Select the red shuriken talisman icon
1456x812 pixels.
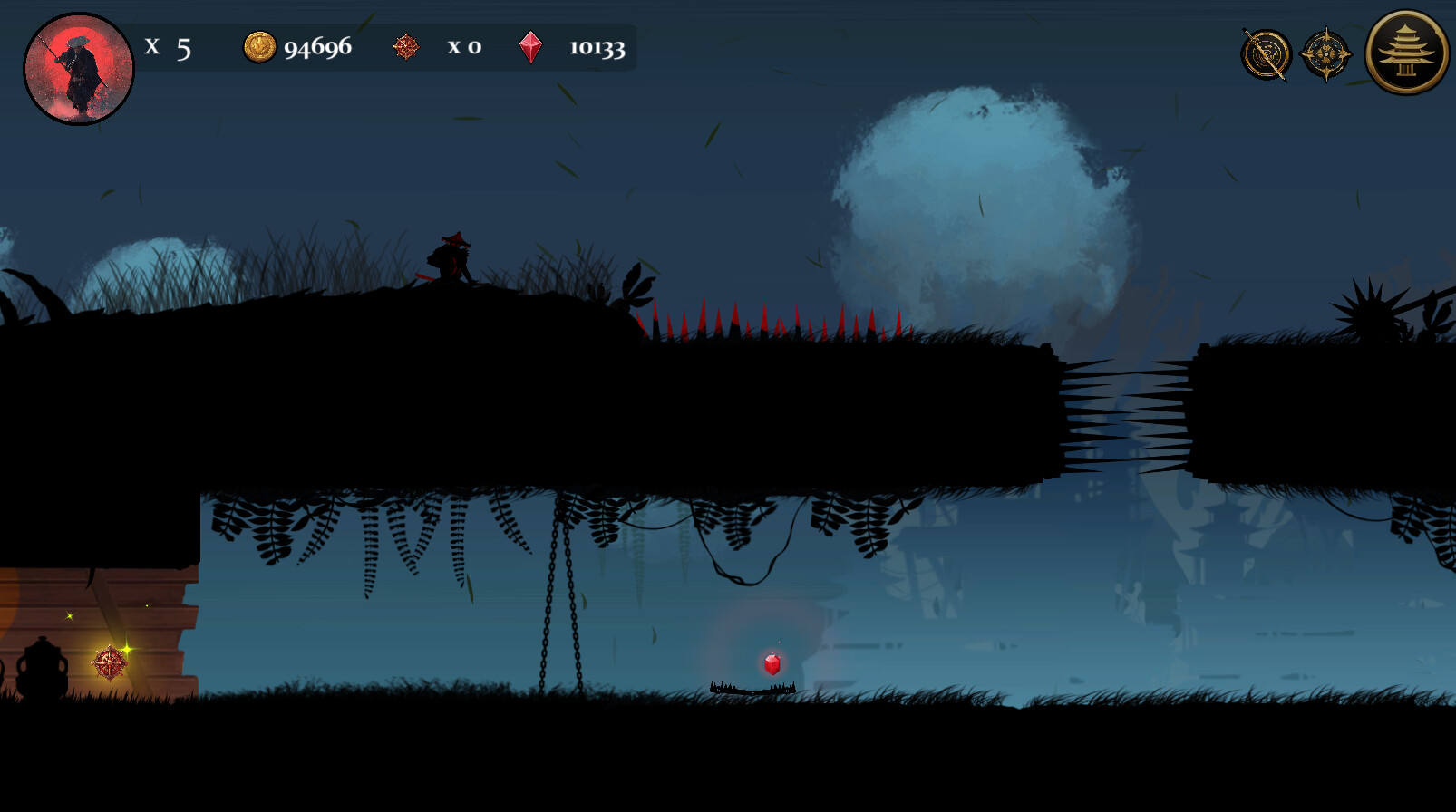[404, 48]
